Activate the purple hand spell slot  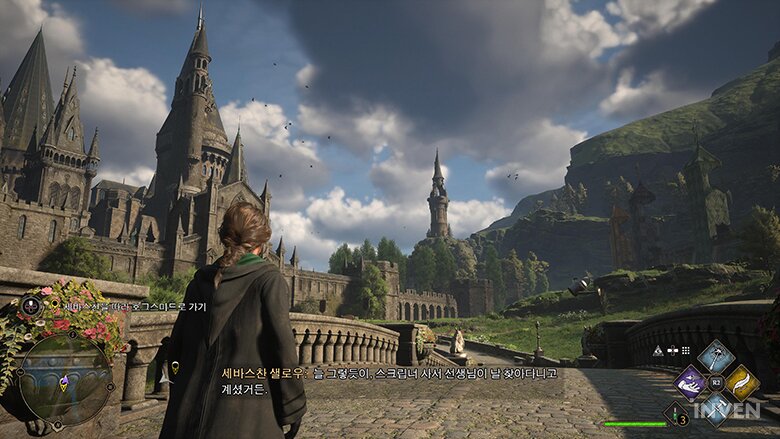(x=690, y=382)
